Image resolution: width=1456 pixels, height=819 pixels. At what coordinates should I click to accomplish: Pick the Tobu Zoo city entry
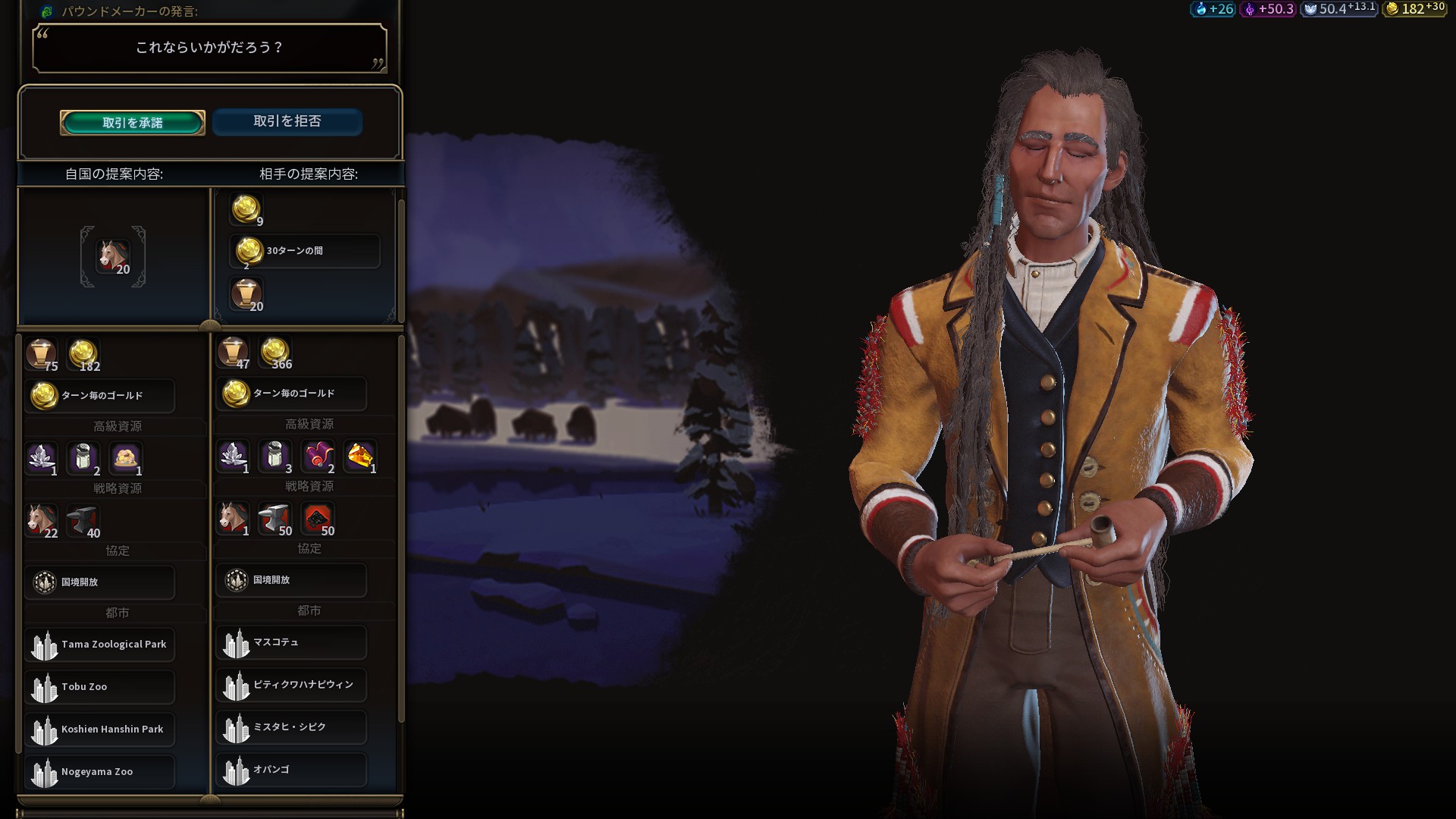[x=100, y=687]
